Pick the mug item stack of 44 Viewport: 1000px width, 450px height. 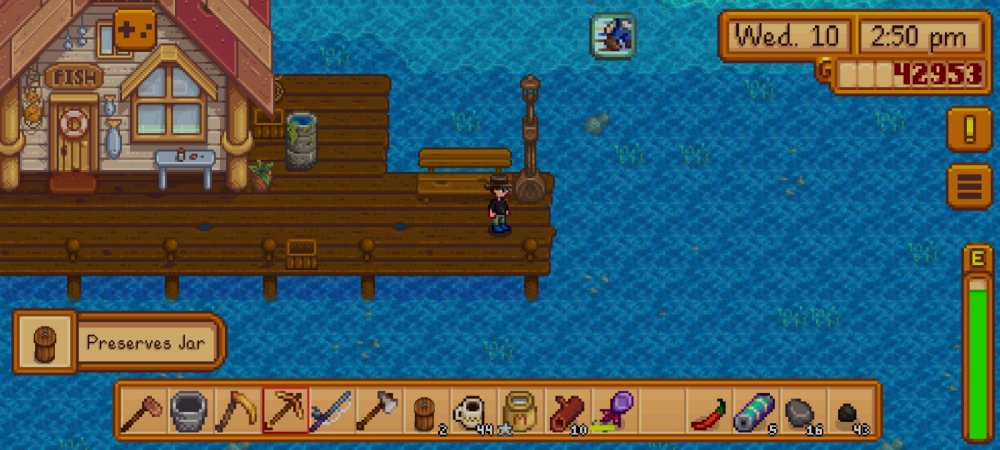pos(472,410)
